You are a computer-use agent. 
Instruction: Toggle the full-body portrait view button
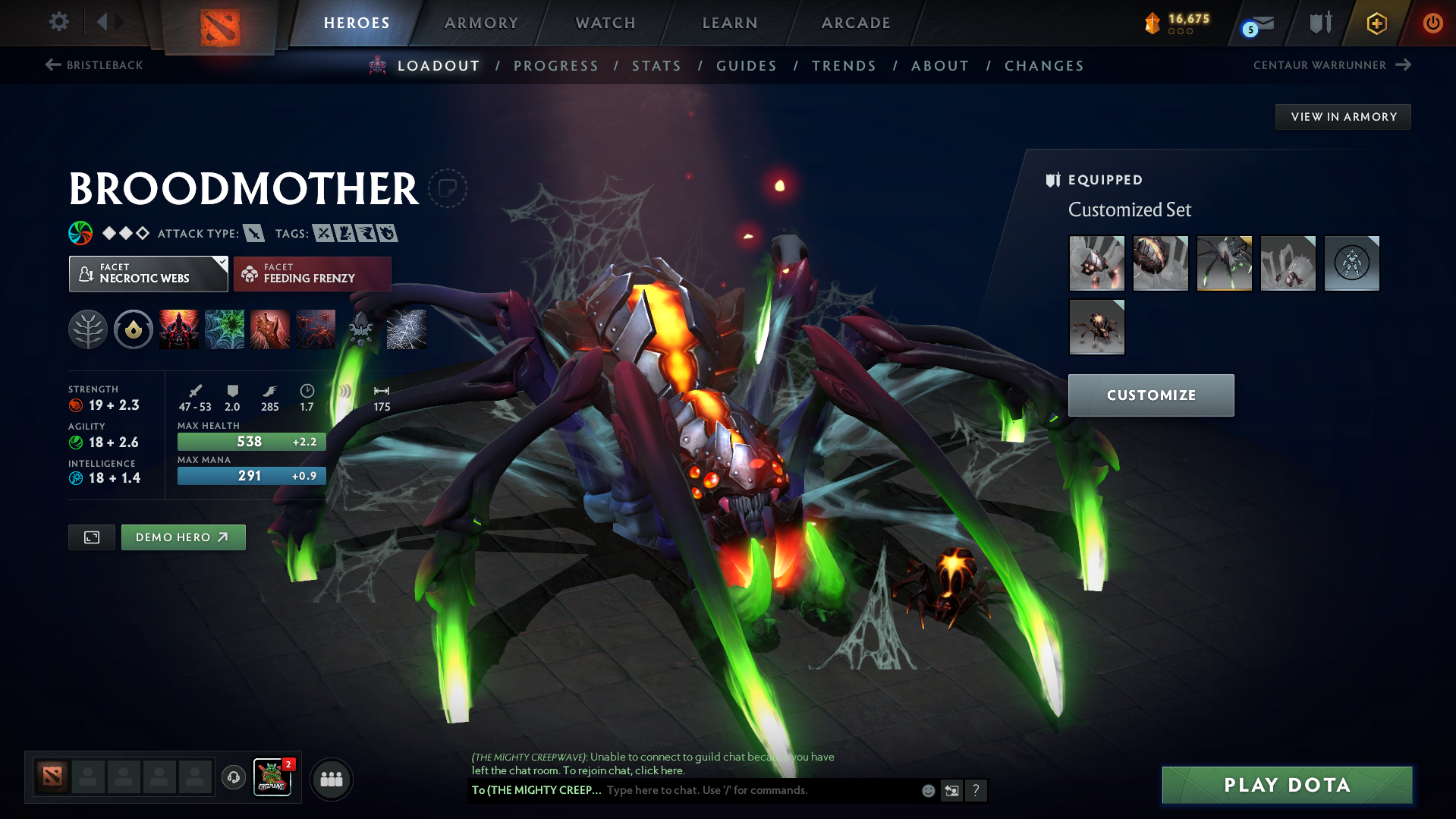click(x=91, y=537)
